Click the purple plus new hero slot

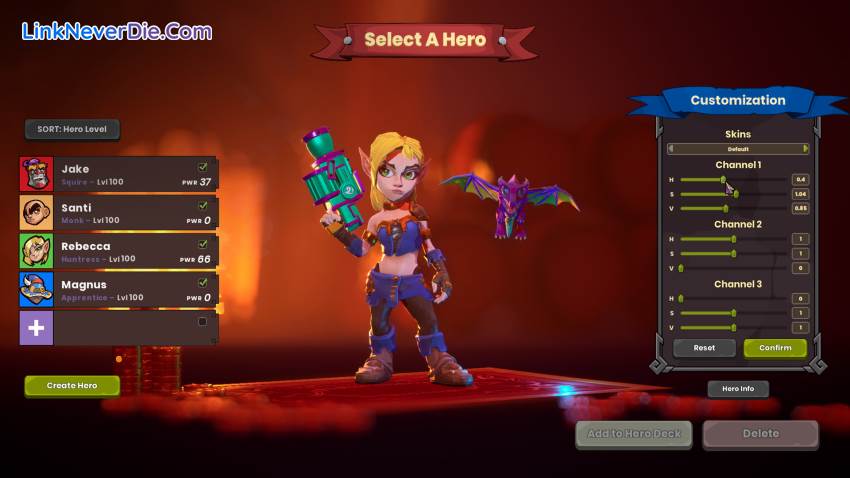[x=36, y=328]
